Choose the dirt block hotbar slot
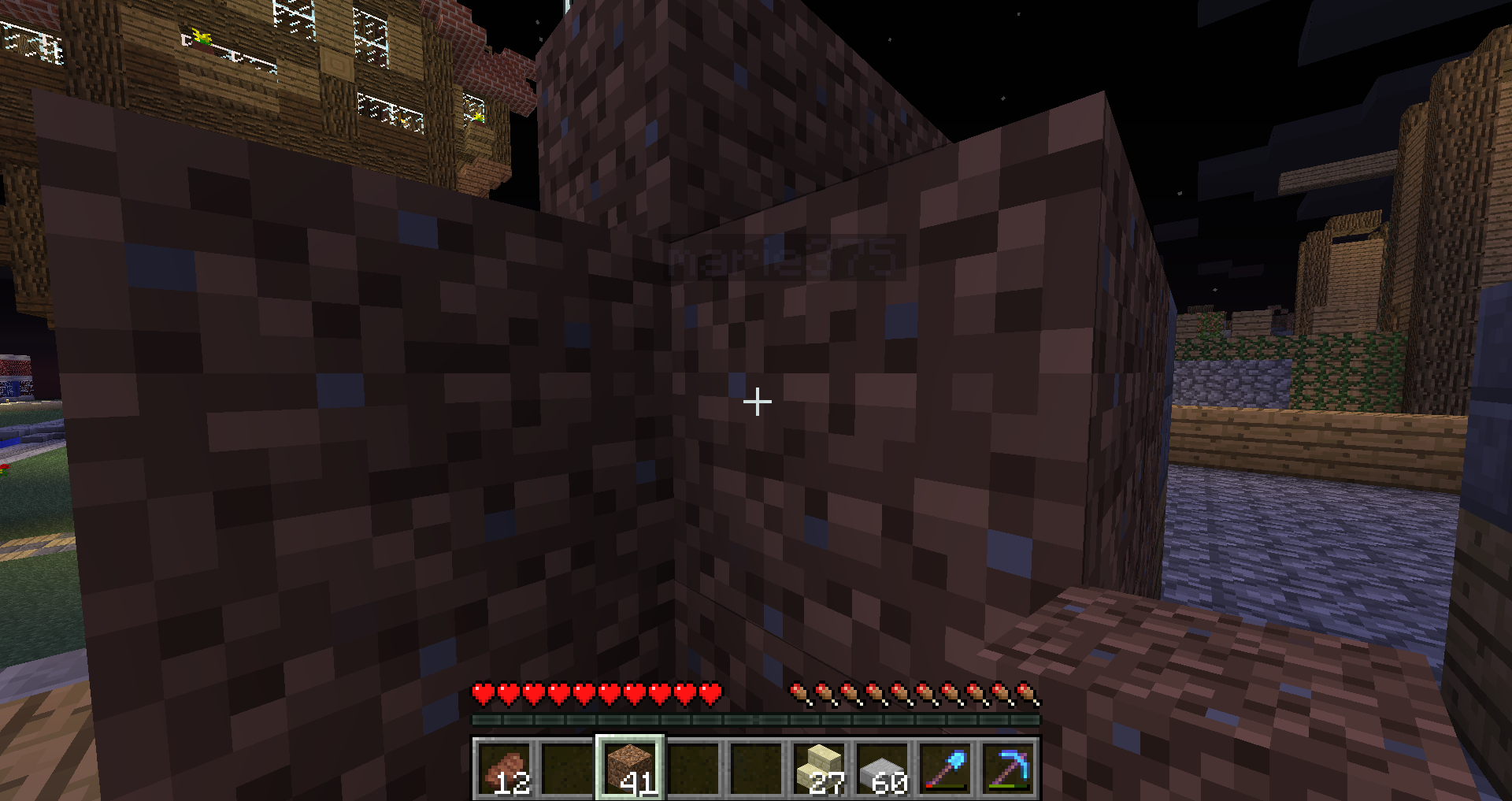The width and height of the screenshot is (1512, 801). click(x=630, y=768)
